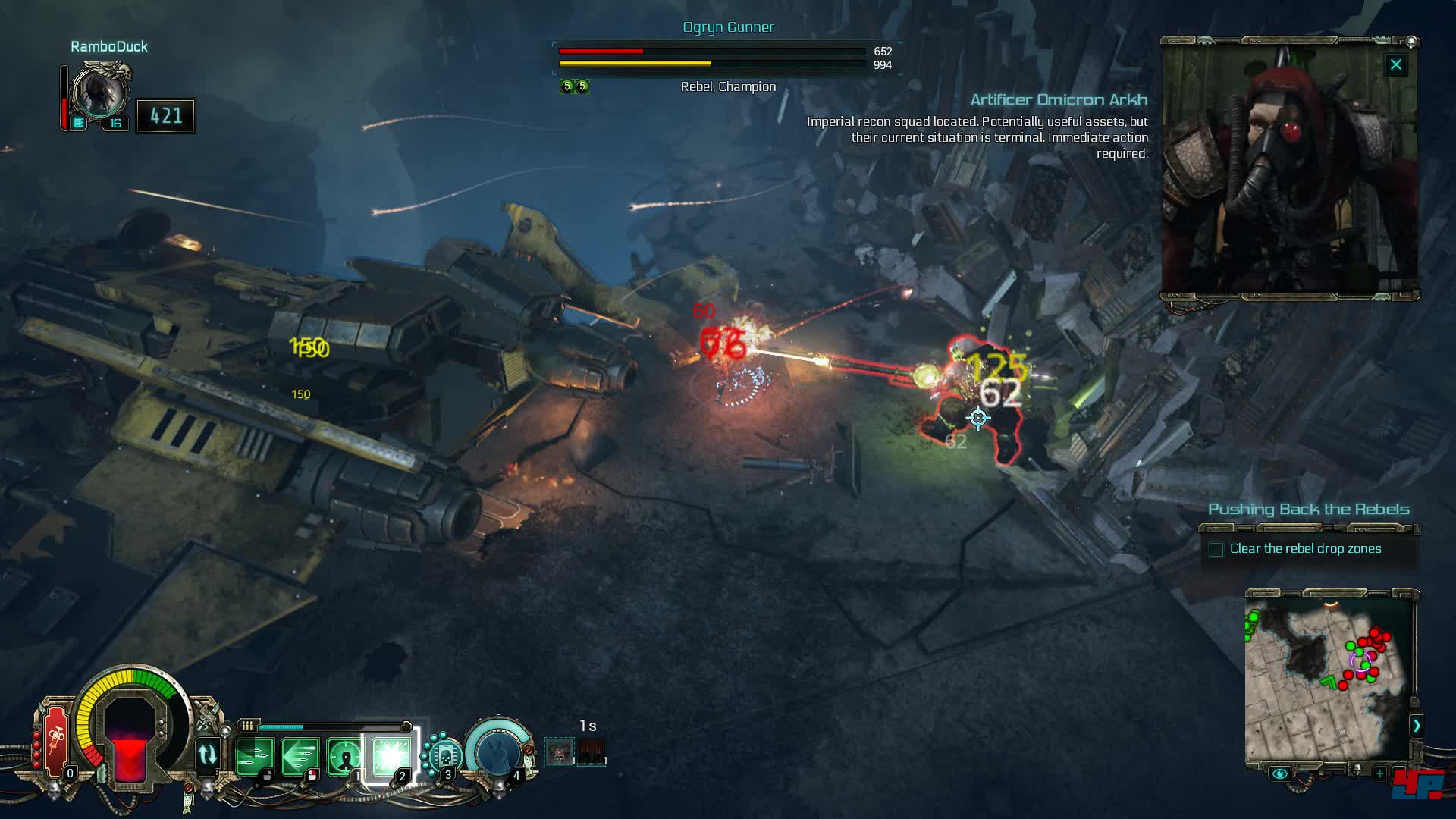The width and height of the screenshot is (1456, 819).
Task: Inspect the skull status effect icon
Action: click(560, 753)
